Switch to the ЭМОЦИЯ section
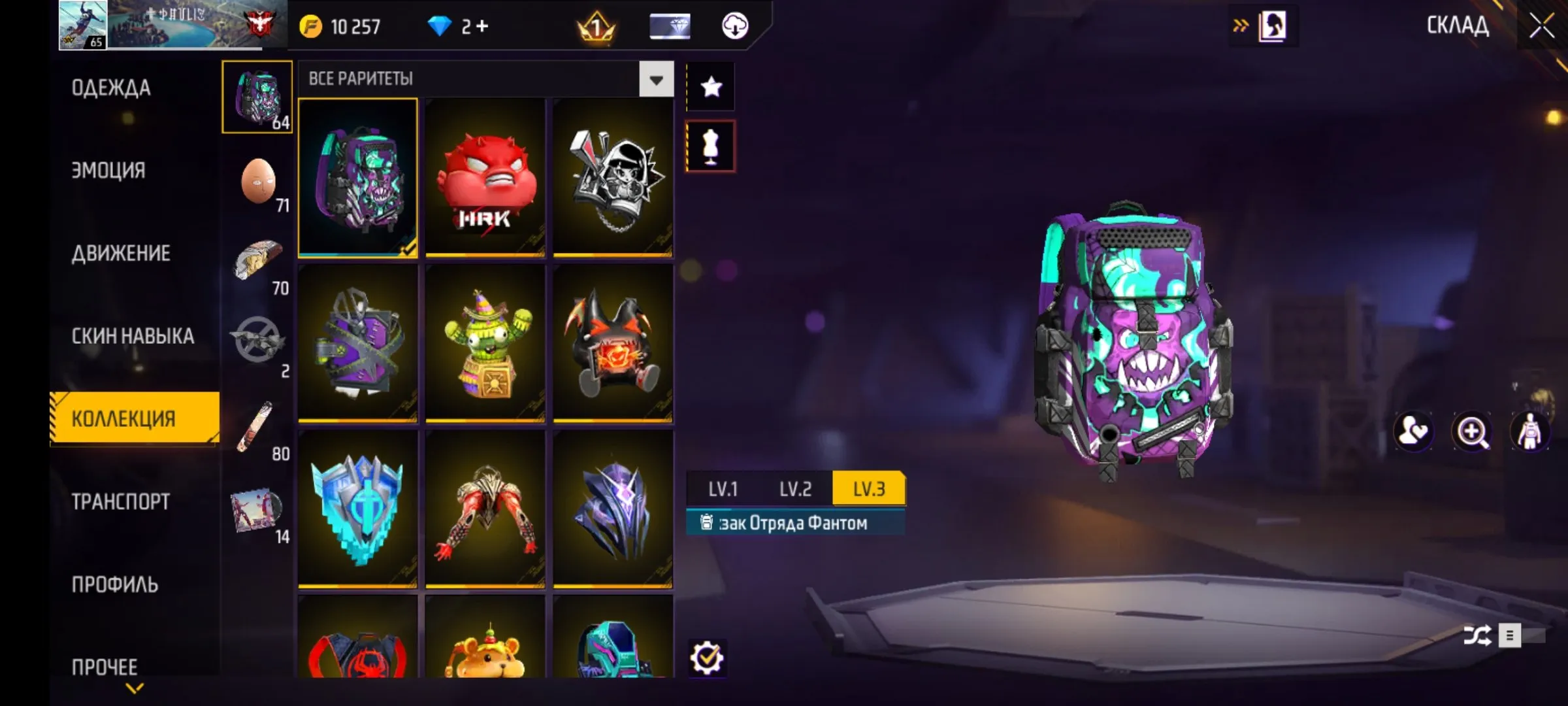The width and height of the screenshot is (1568, 706). pos(108,171)
